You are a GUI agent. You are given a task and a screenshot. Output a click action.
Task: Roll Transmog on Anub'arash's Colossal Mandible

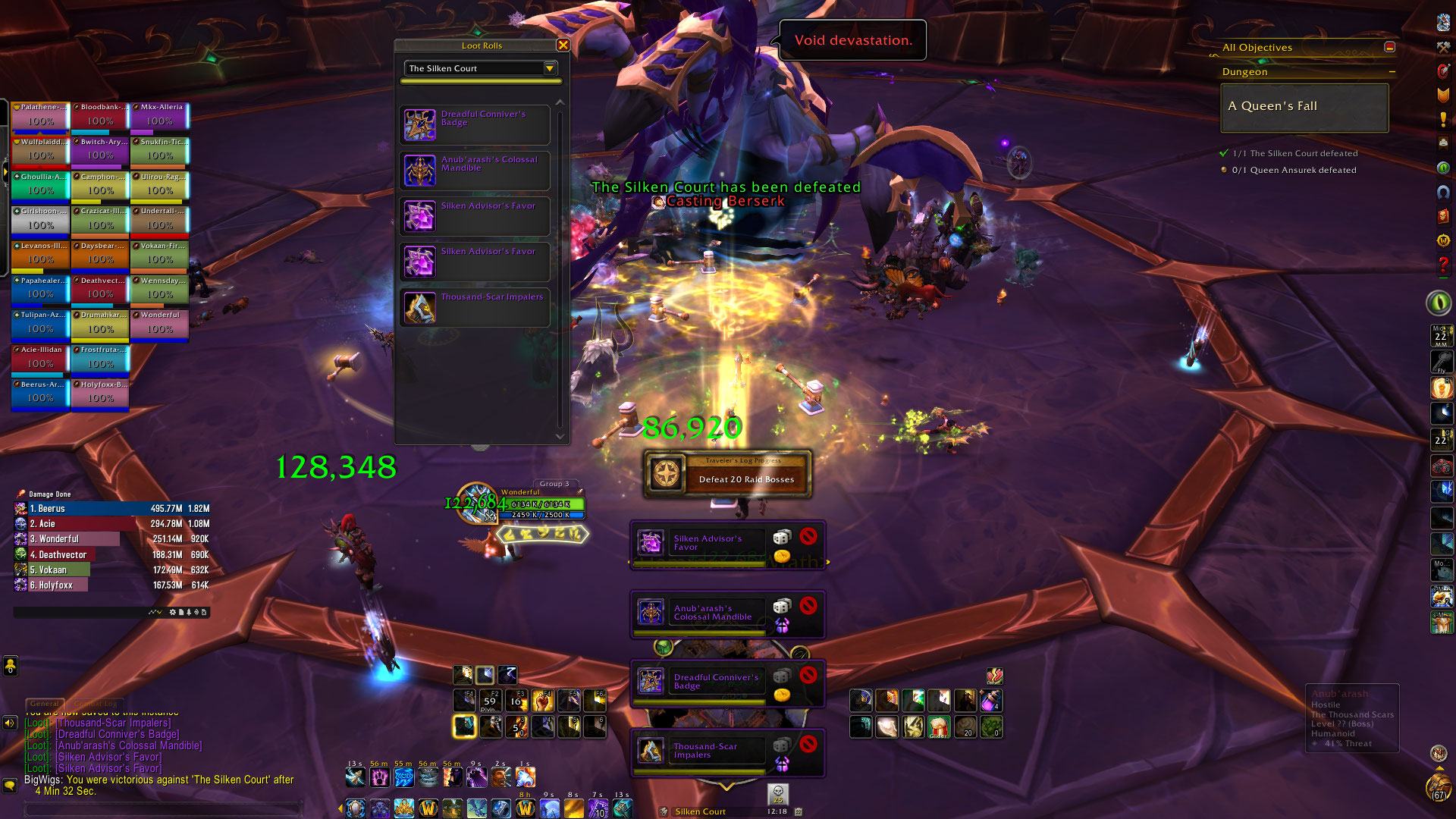pyautogui.click(x=781, y=625)
